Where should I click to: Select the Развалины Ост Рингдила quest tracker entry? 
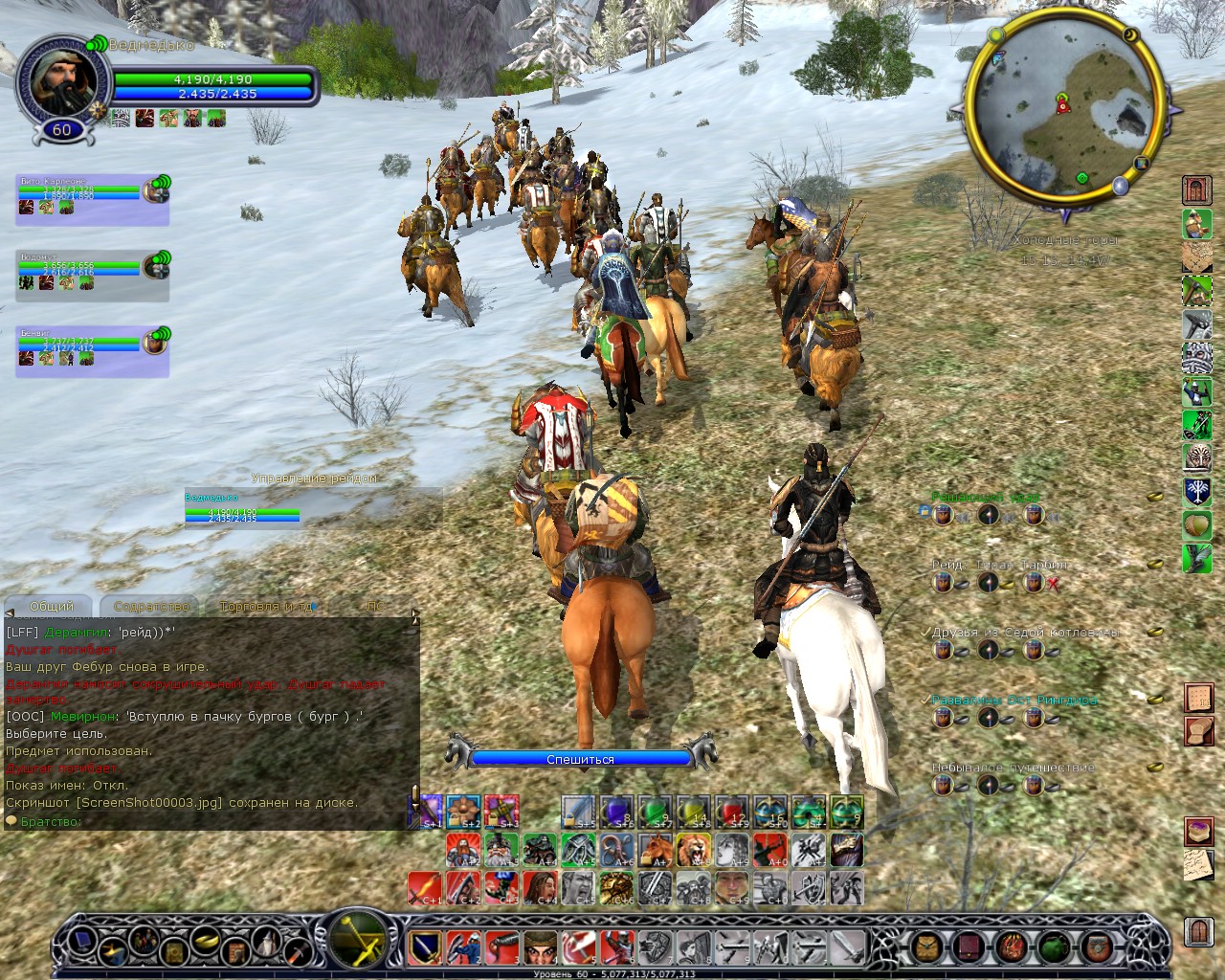coord(1014,700)
